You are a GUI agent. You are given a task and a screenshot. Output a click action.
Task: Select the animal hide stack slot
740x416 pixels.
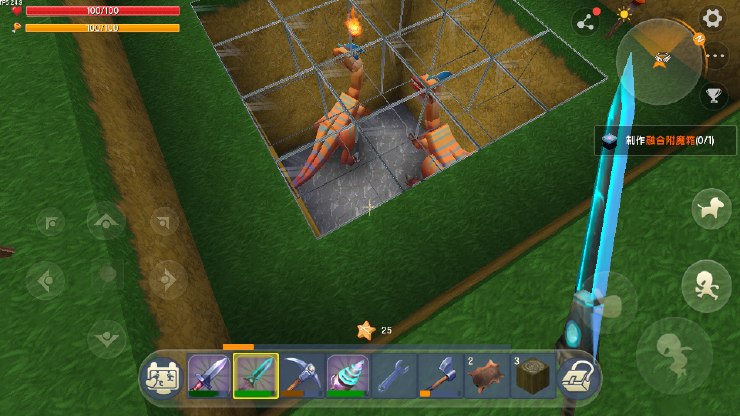[x=486, y=376]
